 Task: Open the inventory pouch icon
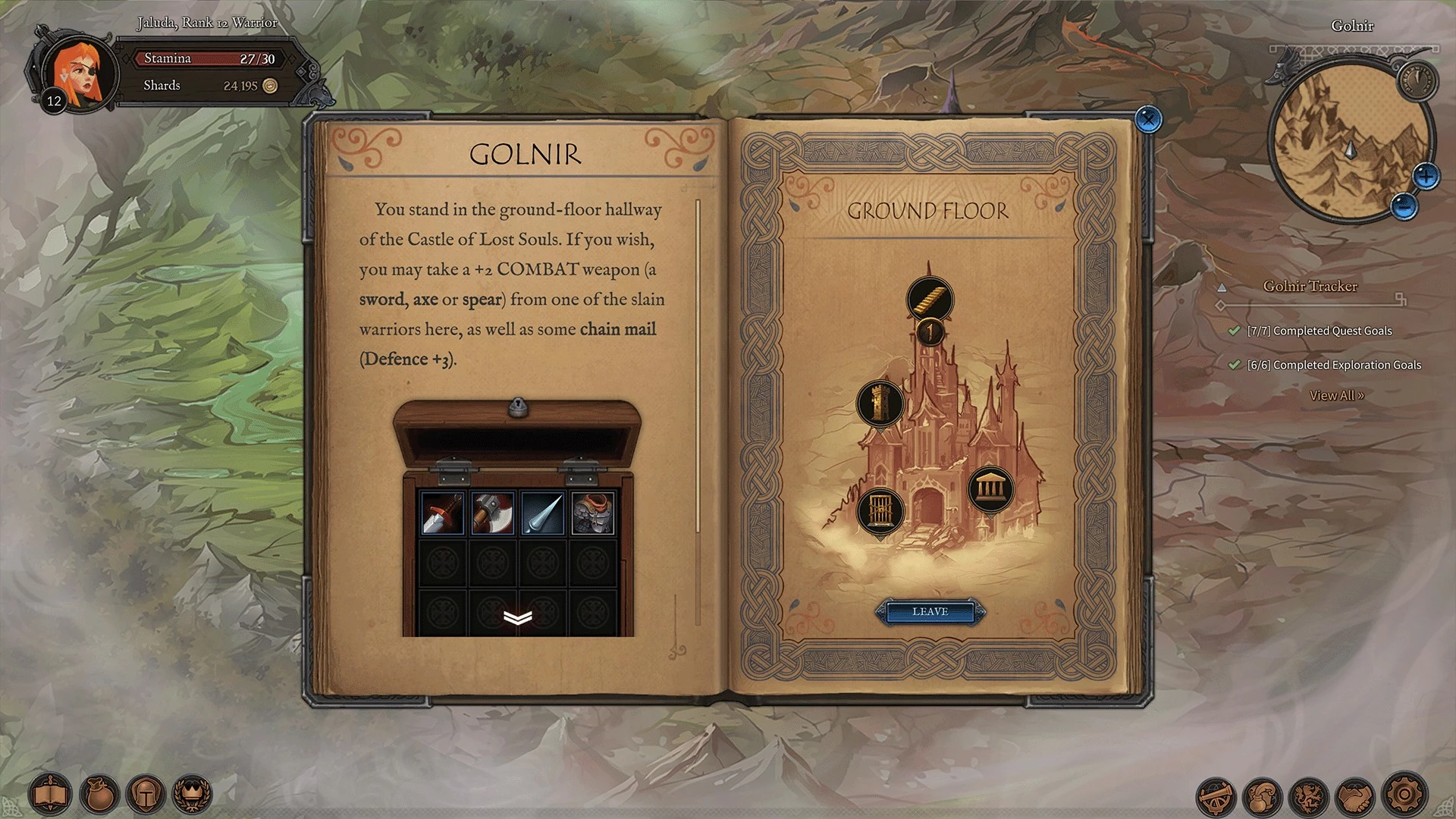(99, 795)
